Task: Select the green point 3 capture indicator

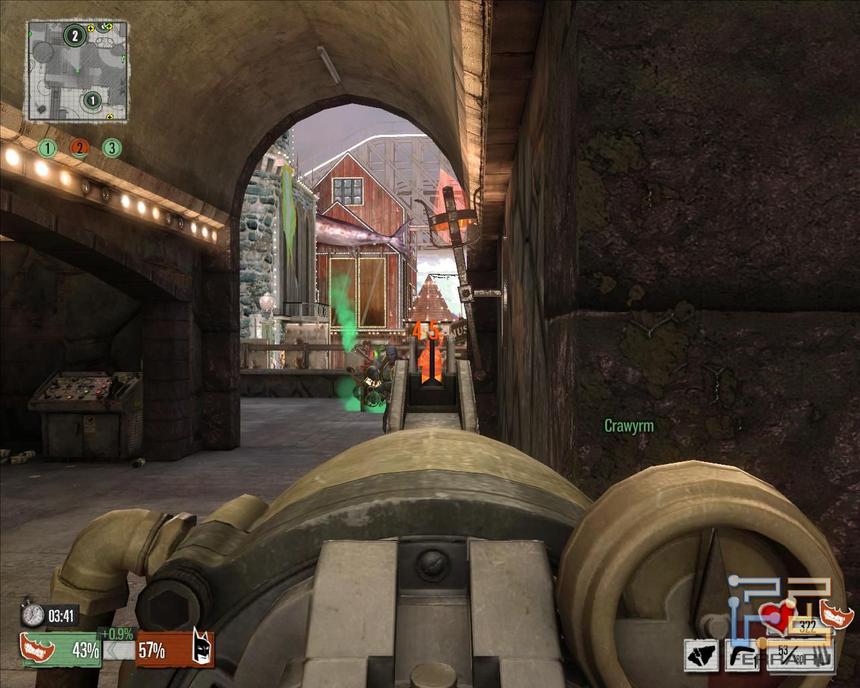Action: click(x=112, y=148)
